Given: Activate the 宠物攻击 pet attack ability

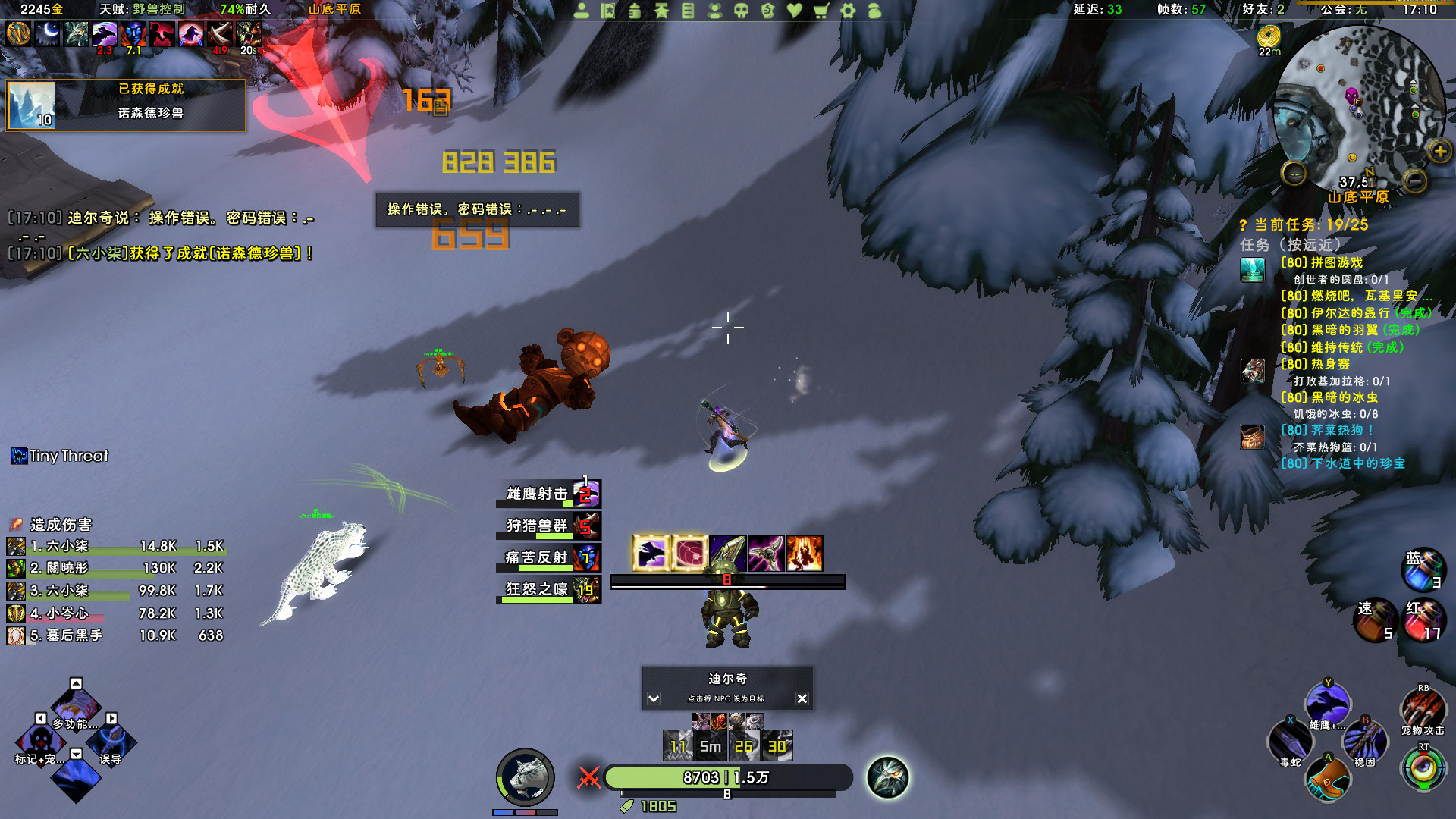Looking at the screenshot, I should (x=1423, y=708).
